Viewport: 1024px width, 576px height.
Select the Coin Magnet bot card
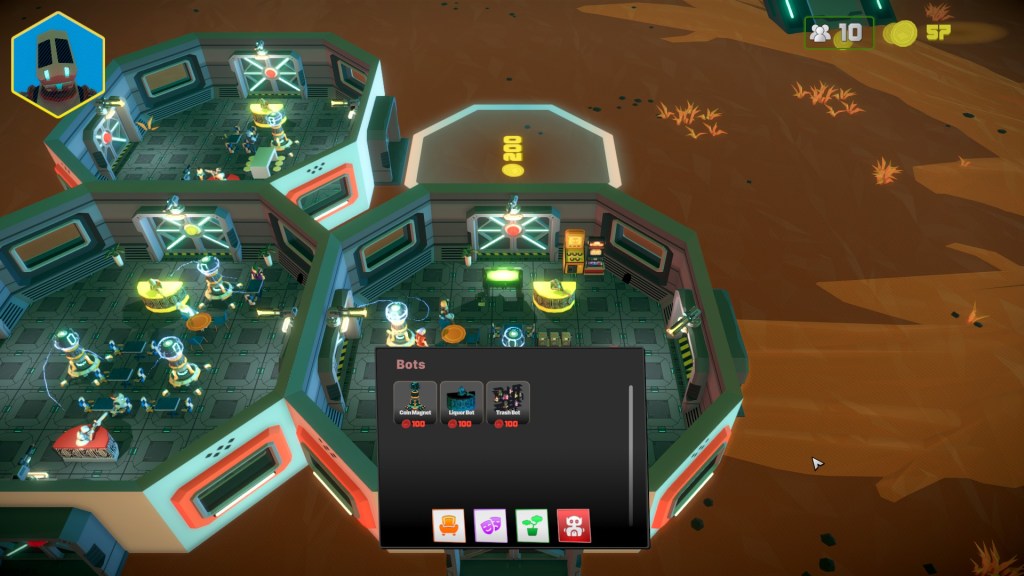415,404
